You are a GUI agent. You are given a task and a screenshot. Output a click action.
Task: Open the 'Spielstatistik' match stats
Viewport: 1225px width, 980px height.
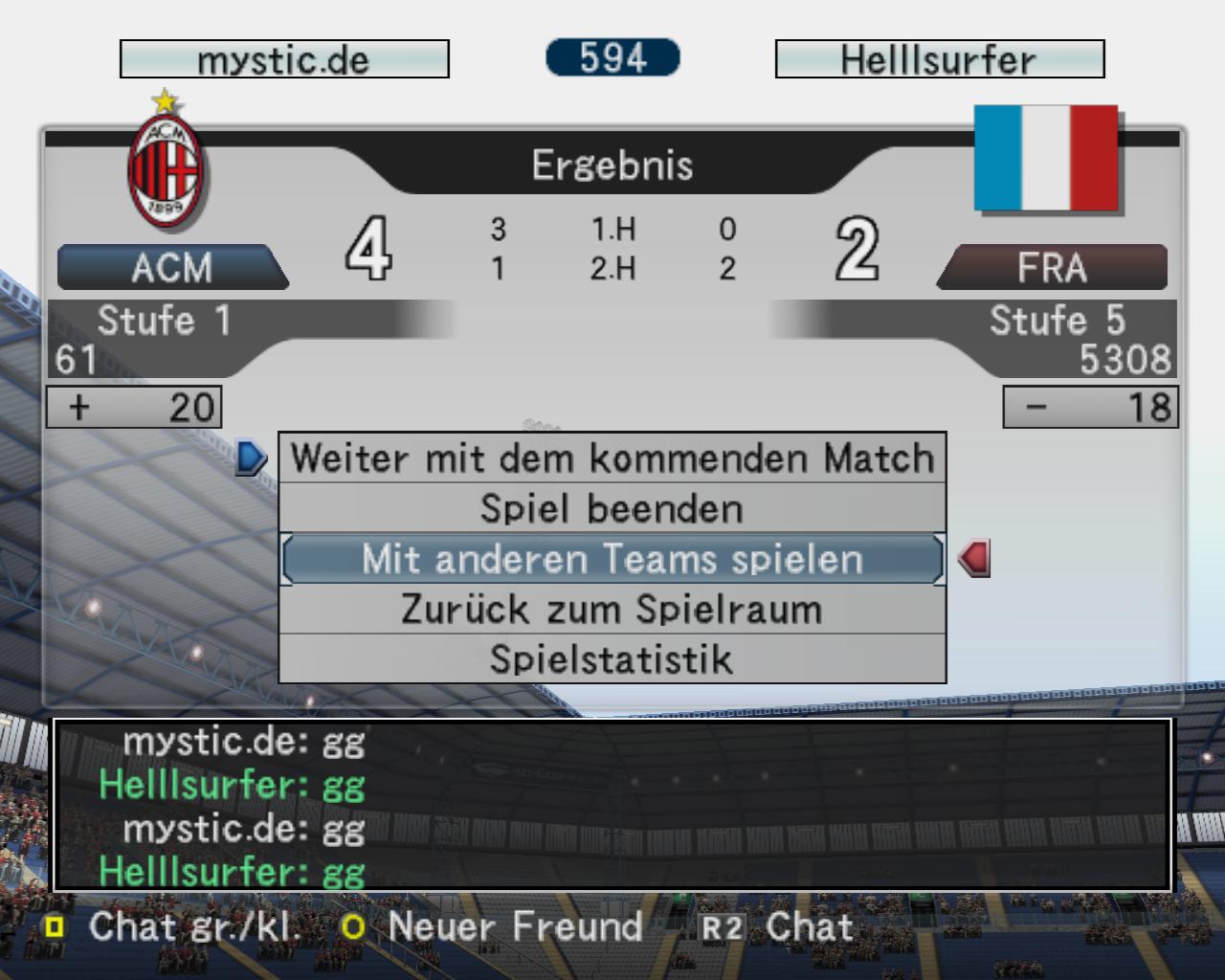(612, 659)
